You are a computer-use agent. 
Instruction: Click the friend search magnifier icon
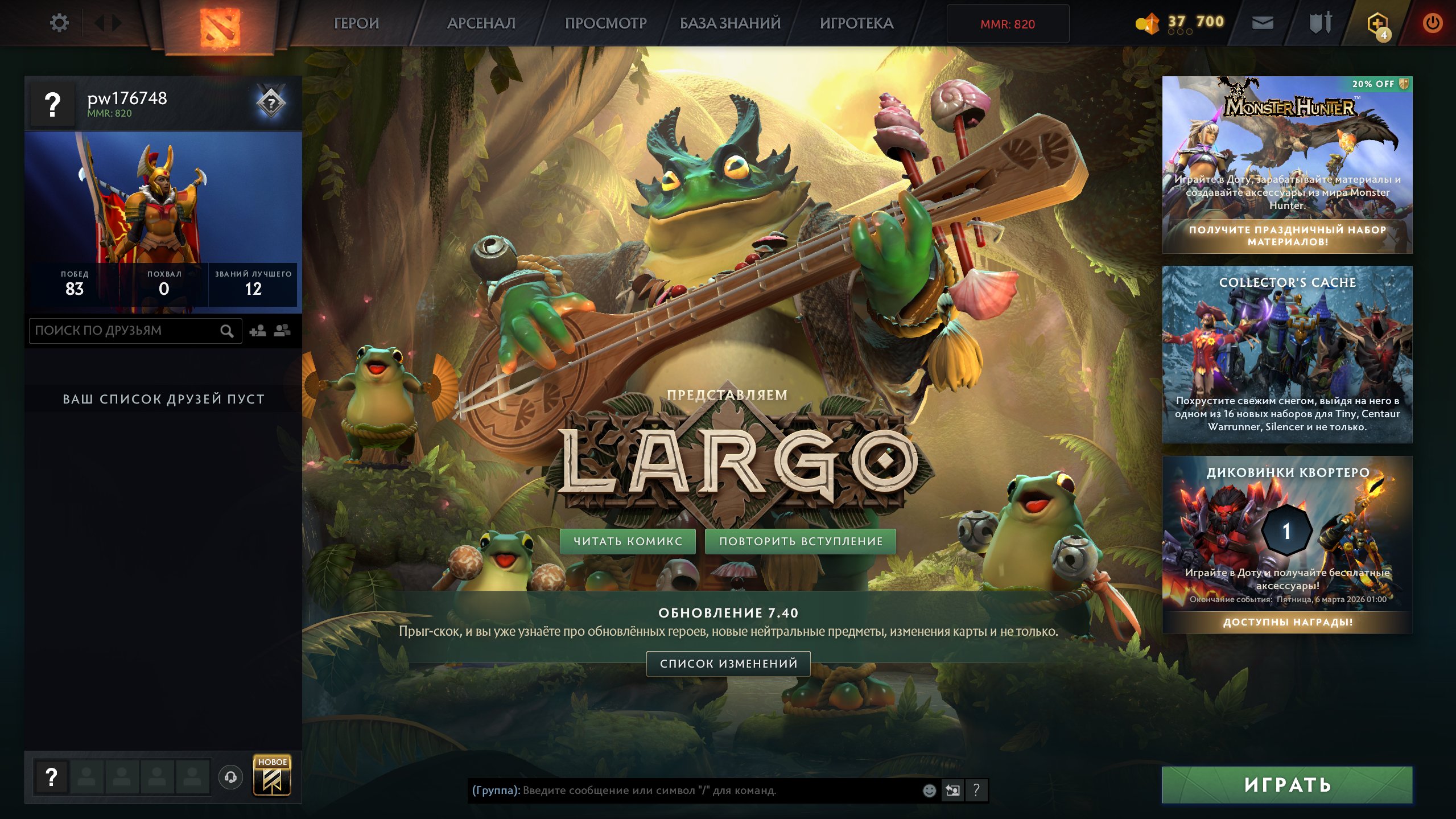point(227,330)
